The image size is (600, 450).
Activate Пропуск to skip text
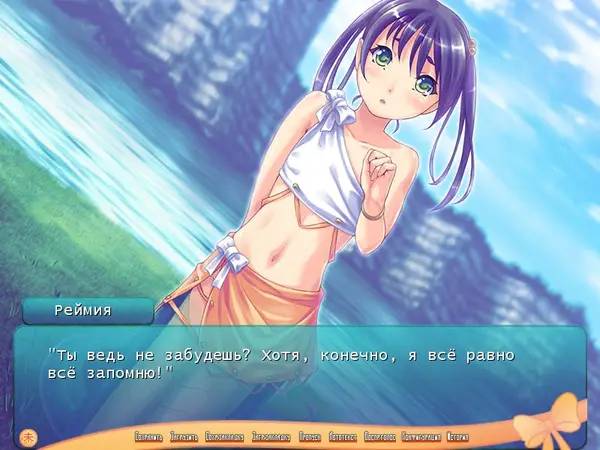click(x=310, y=437)
